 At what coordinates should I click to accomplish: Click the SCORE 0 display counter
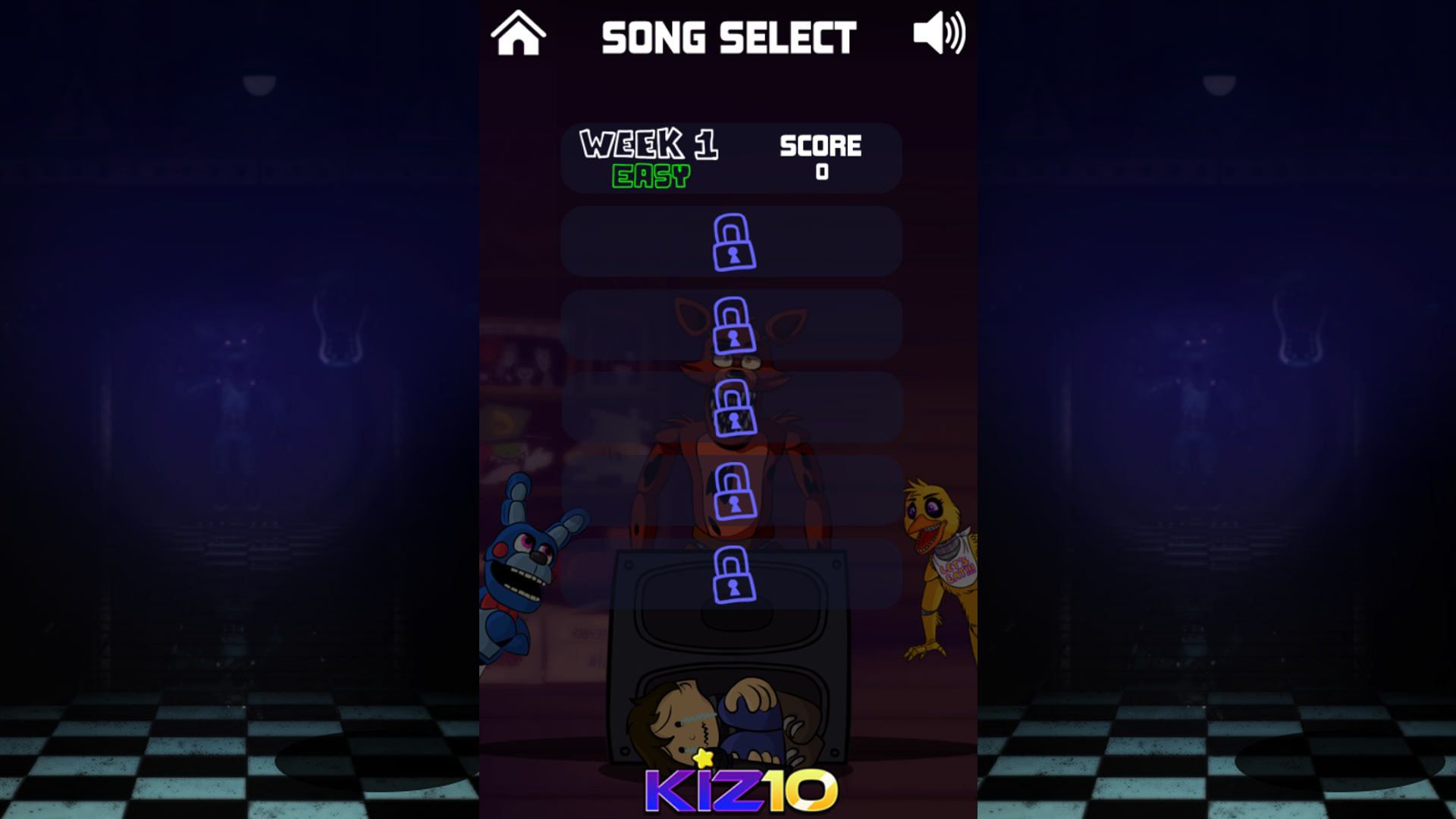(x=822, y=157)
